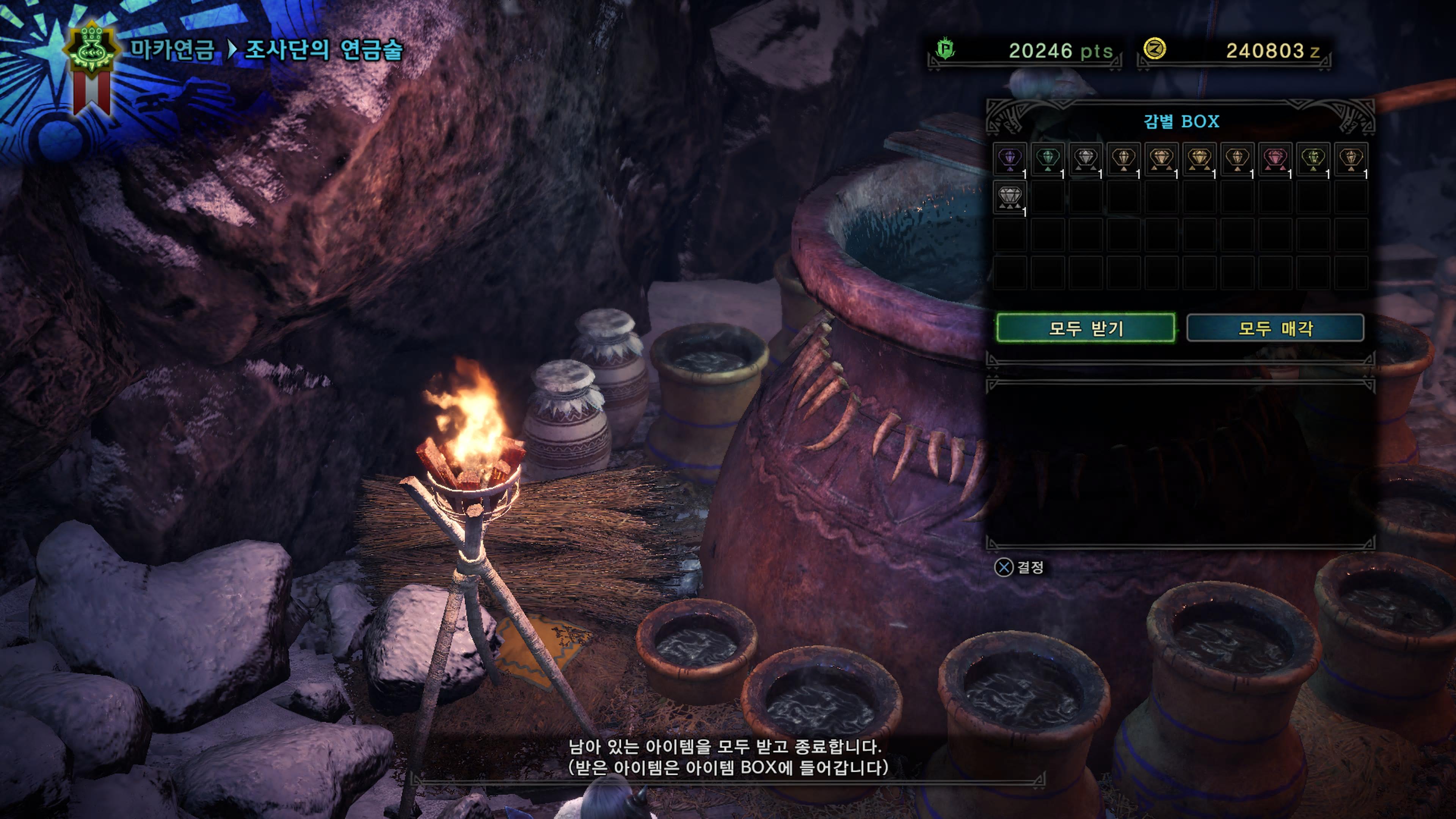Select the purple jewel slot
The image size is (1456, 819).
click(x=1010, y=159)
